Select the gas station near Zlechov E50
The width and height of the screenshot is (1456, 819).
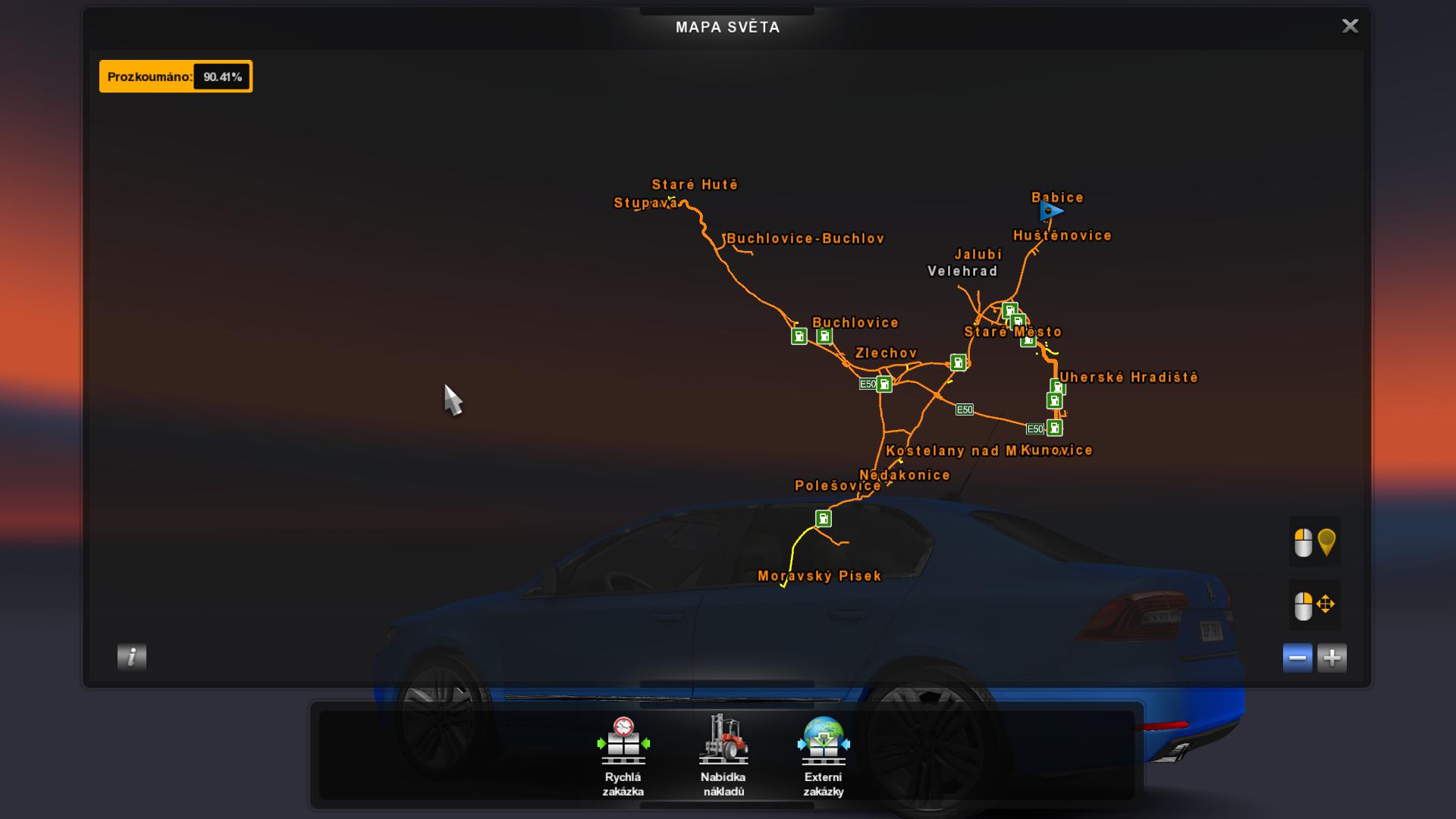coord(884,384)
